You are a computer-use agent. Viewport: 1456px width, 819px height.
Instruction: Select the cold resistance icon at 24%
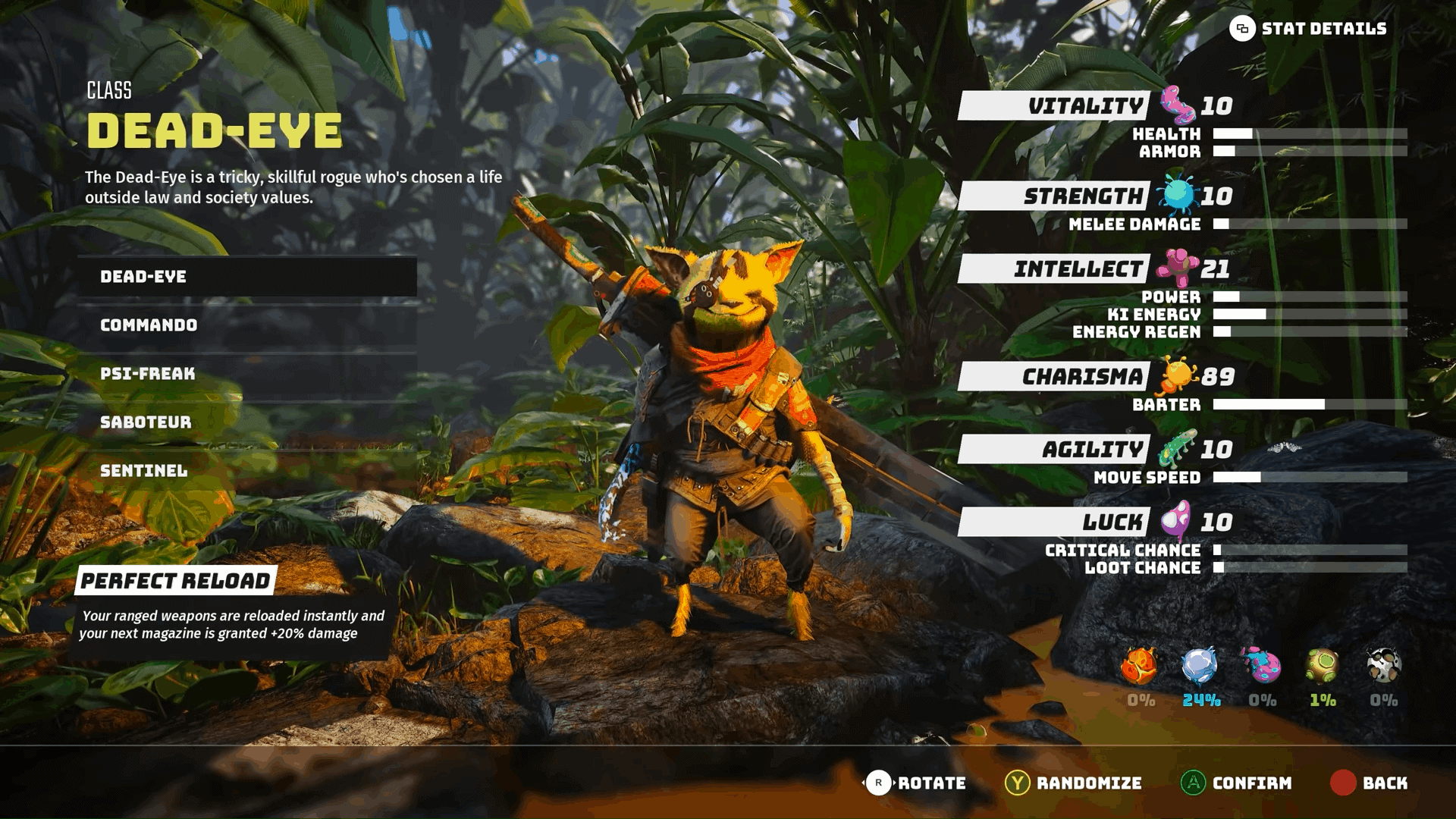[1200, 667]
